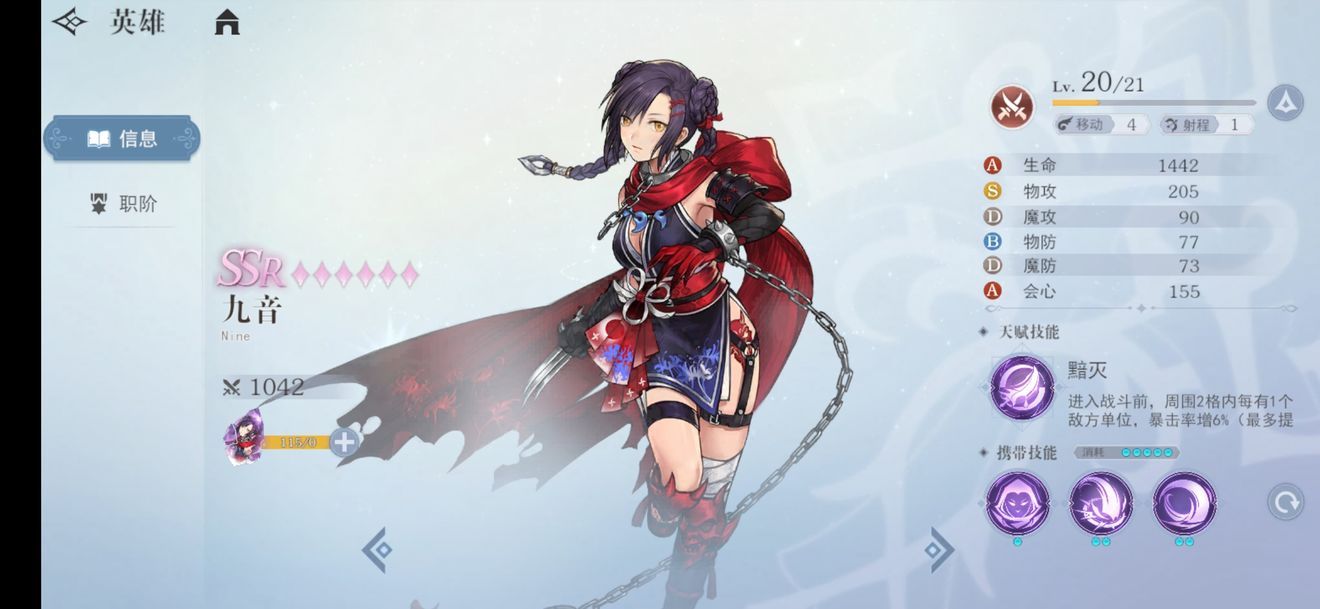Switch to the 信息 tab

122,139
